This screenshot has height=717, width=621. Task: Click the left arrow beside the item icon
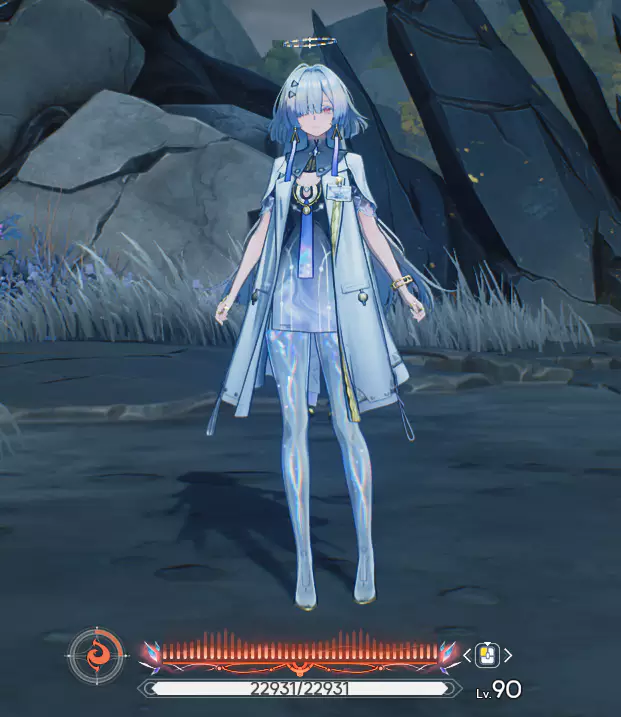coord(467,656)
